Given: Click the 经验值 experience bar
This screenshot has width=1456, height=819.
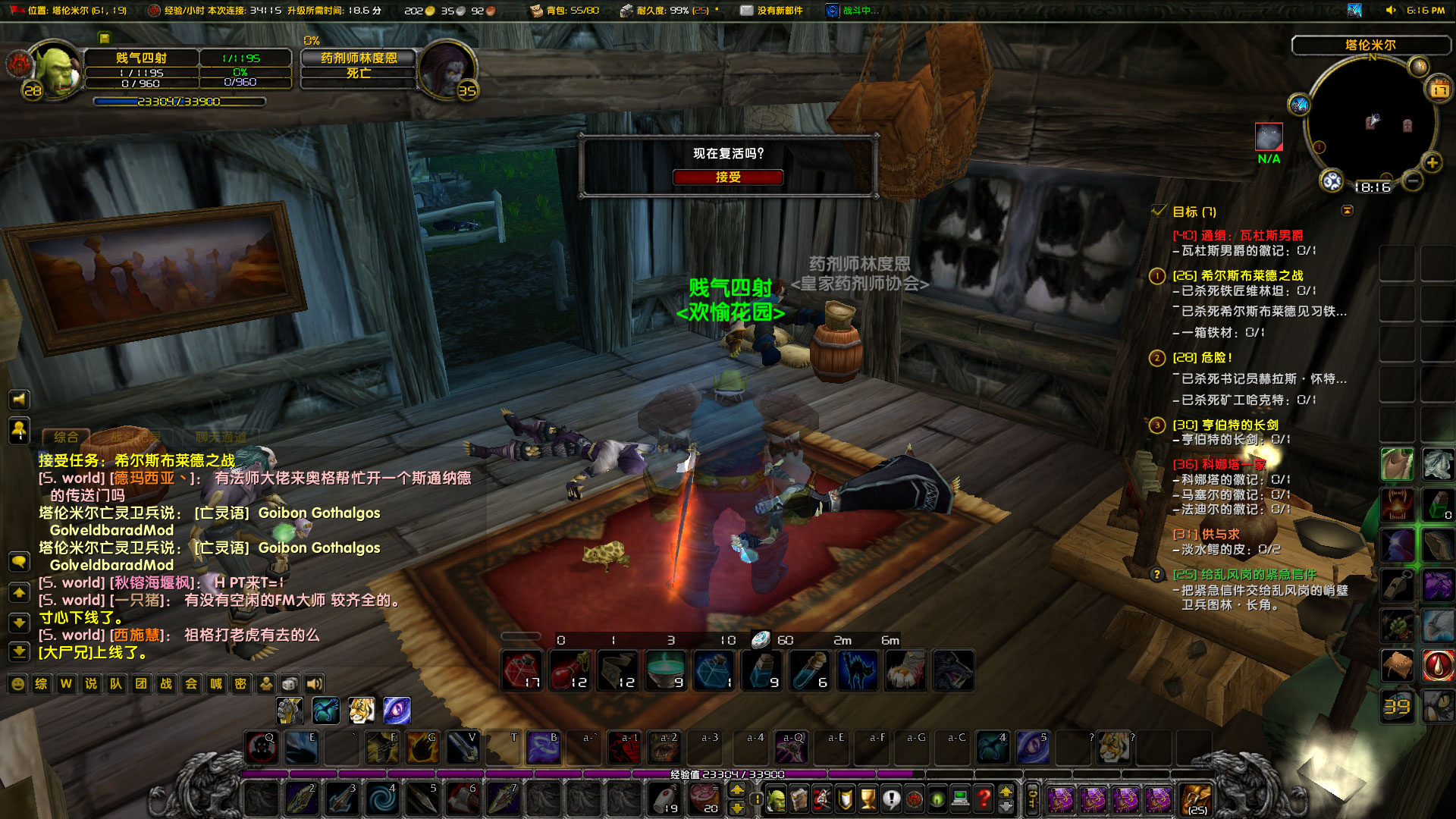Looking at the screenshot, I should pos(728,774).
